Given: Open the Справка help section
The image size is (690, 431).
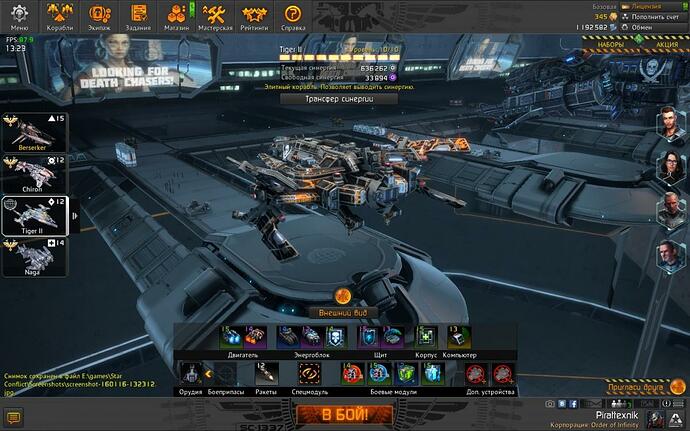Looking at the screenshot, I should click(293, 16).
